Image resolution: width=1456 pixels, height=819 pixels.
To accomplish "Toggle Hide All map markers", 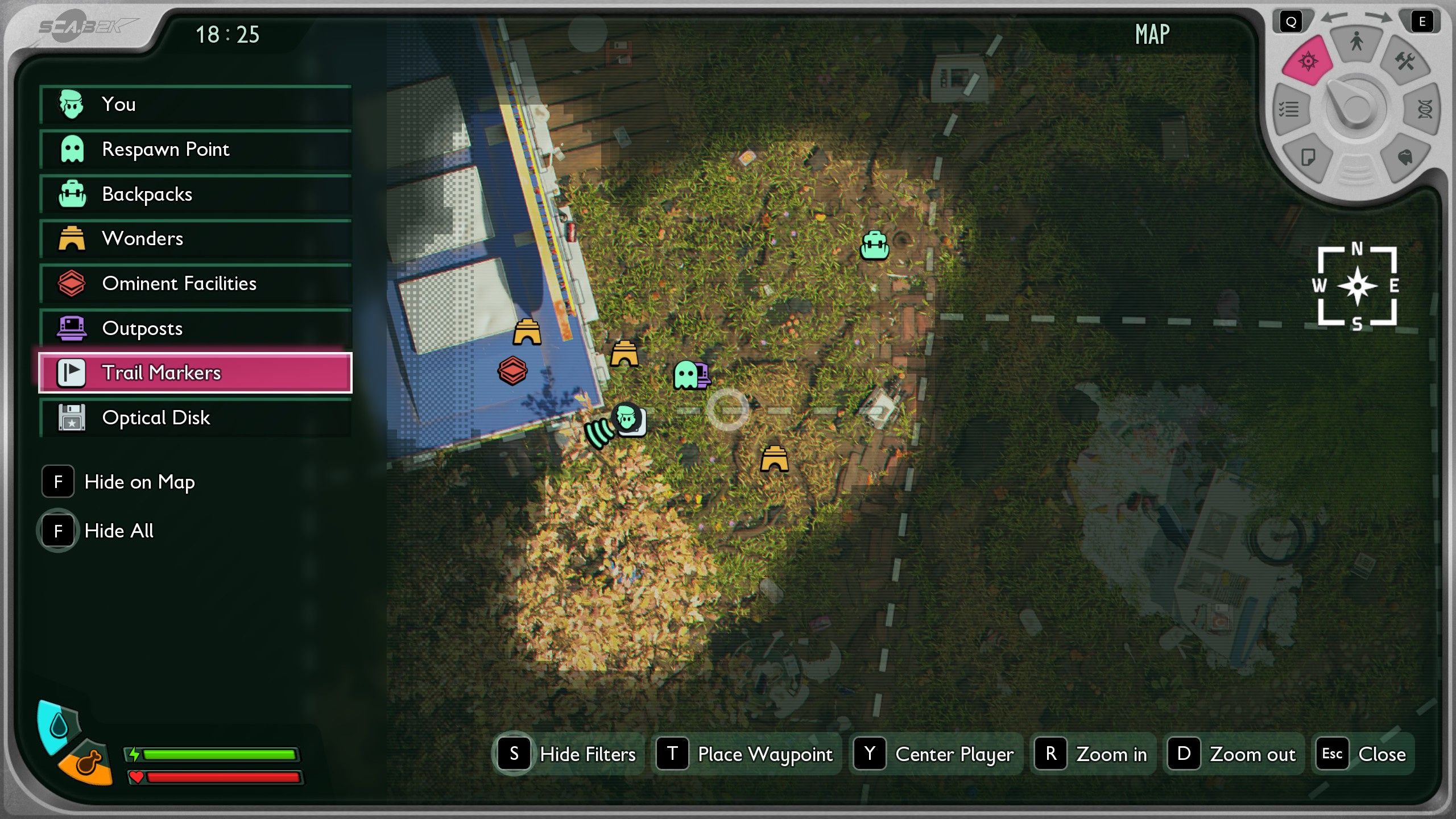I will [57, 530].
